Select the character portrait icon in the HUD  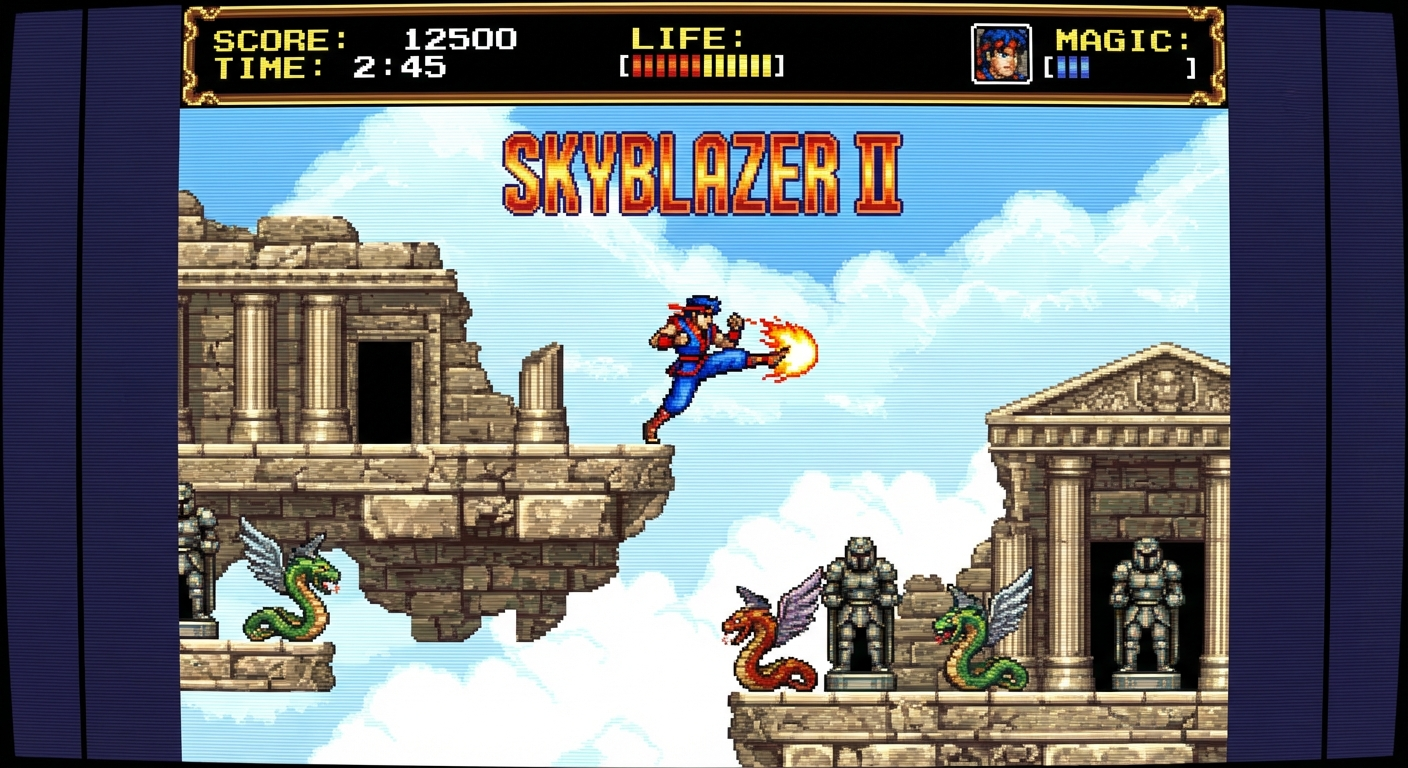(x=1003, y=56)
